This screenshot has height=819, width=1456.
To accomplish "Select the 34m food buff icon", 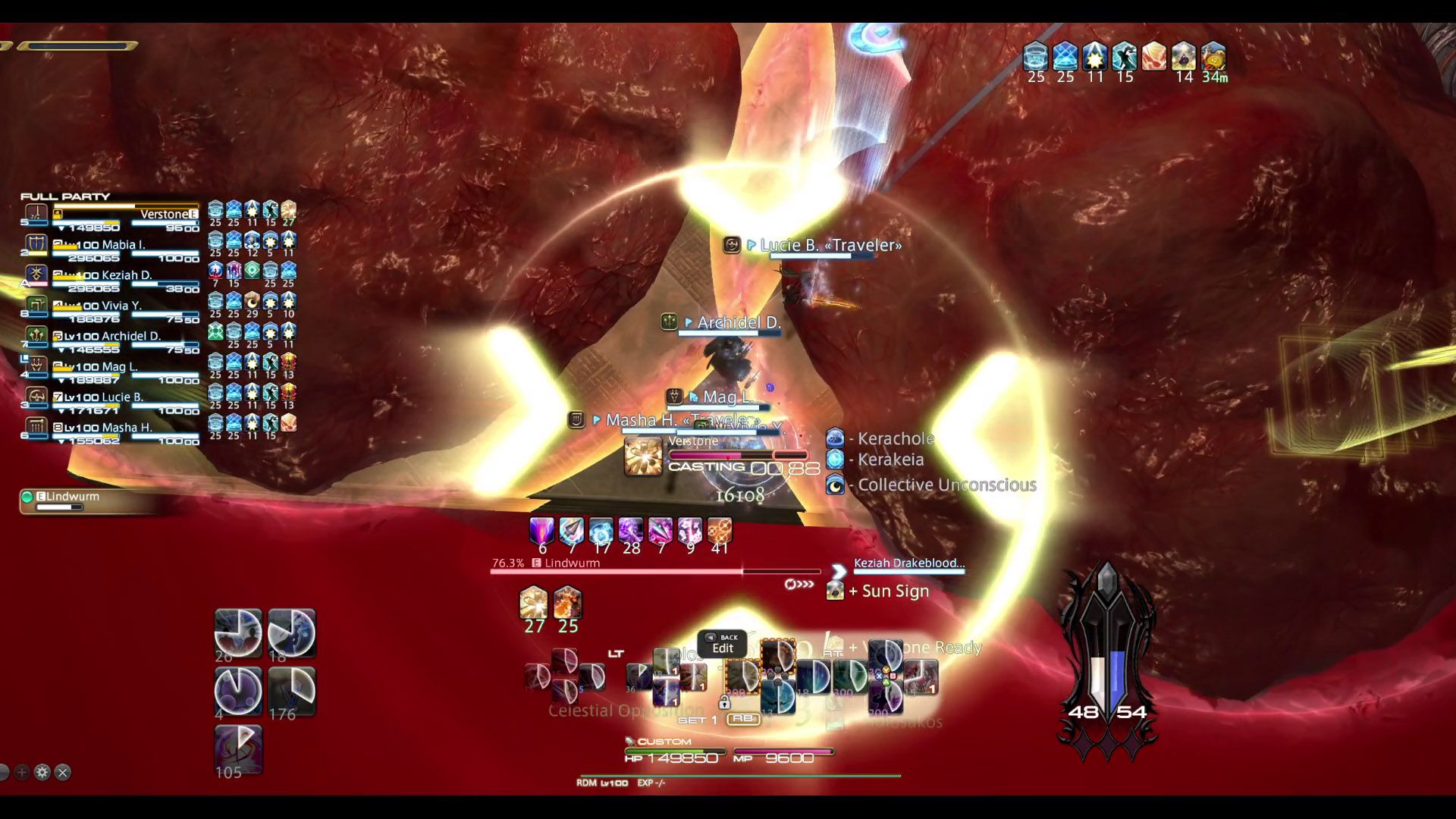I will (1213, 57).
